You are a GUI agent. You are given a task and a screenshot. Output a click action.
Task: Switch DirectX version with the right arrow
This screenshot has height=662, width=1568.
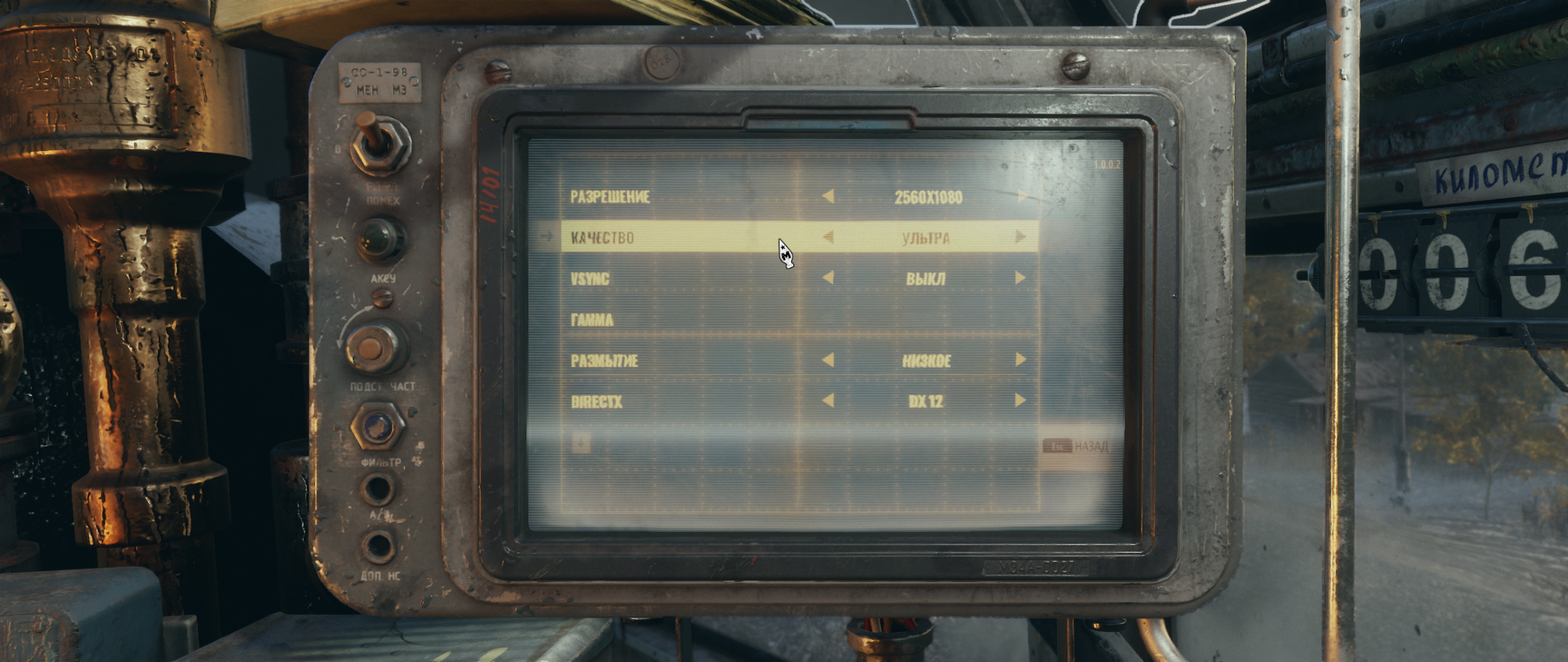click(x=1021, y=401)
